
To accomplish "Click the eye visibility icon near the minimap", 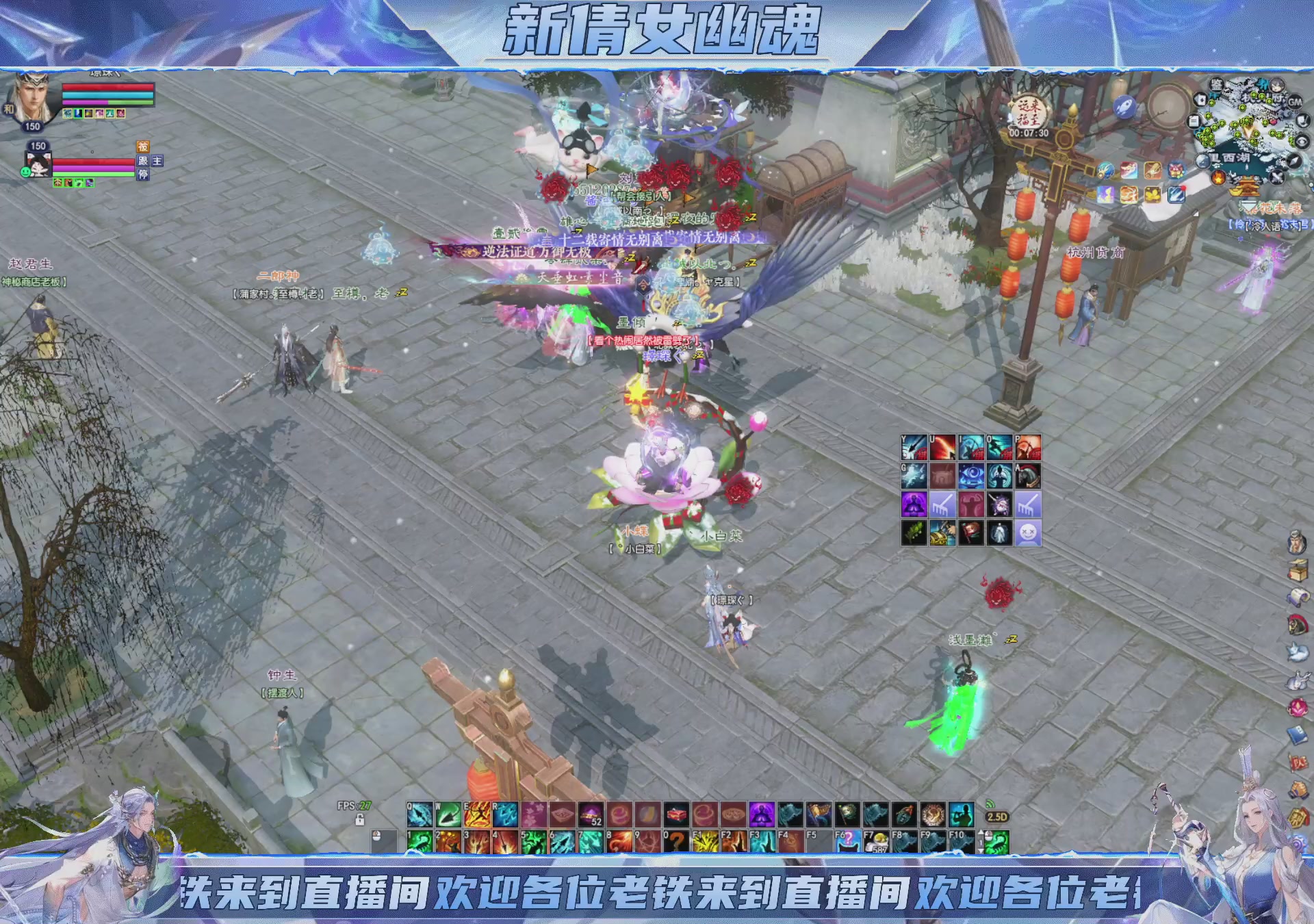I will coord(1304,142).
